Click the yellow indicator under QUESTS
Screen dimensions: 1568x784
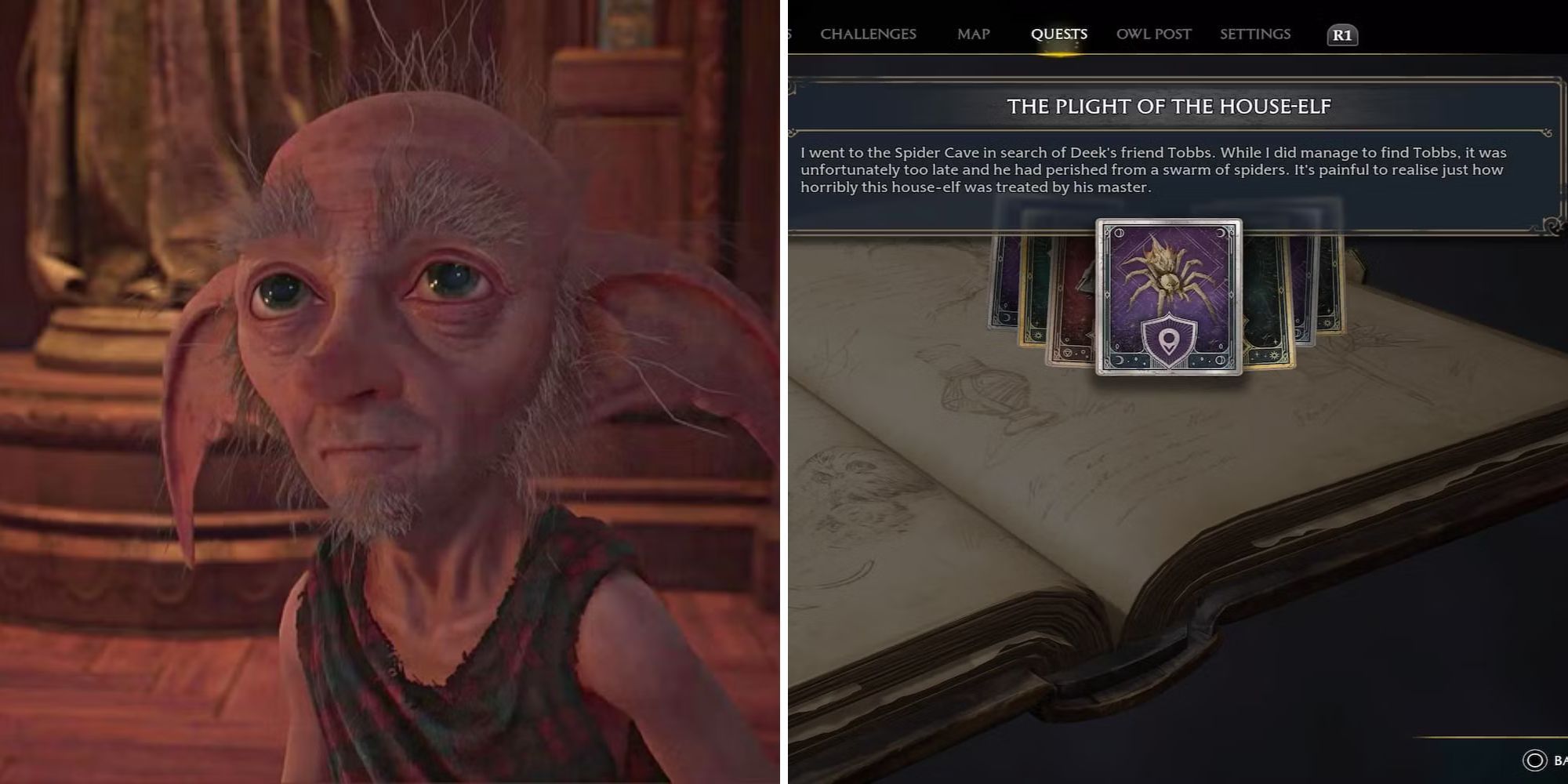(x=1060, y=53)
